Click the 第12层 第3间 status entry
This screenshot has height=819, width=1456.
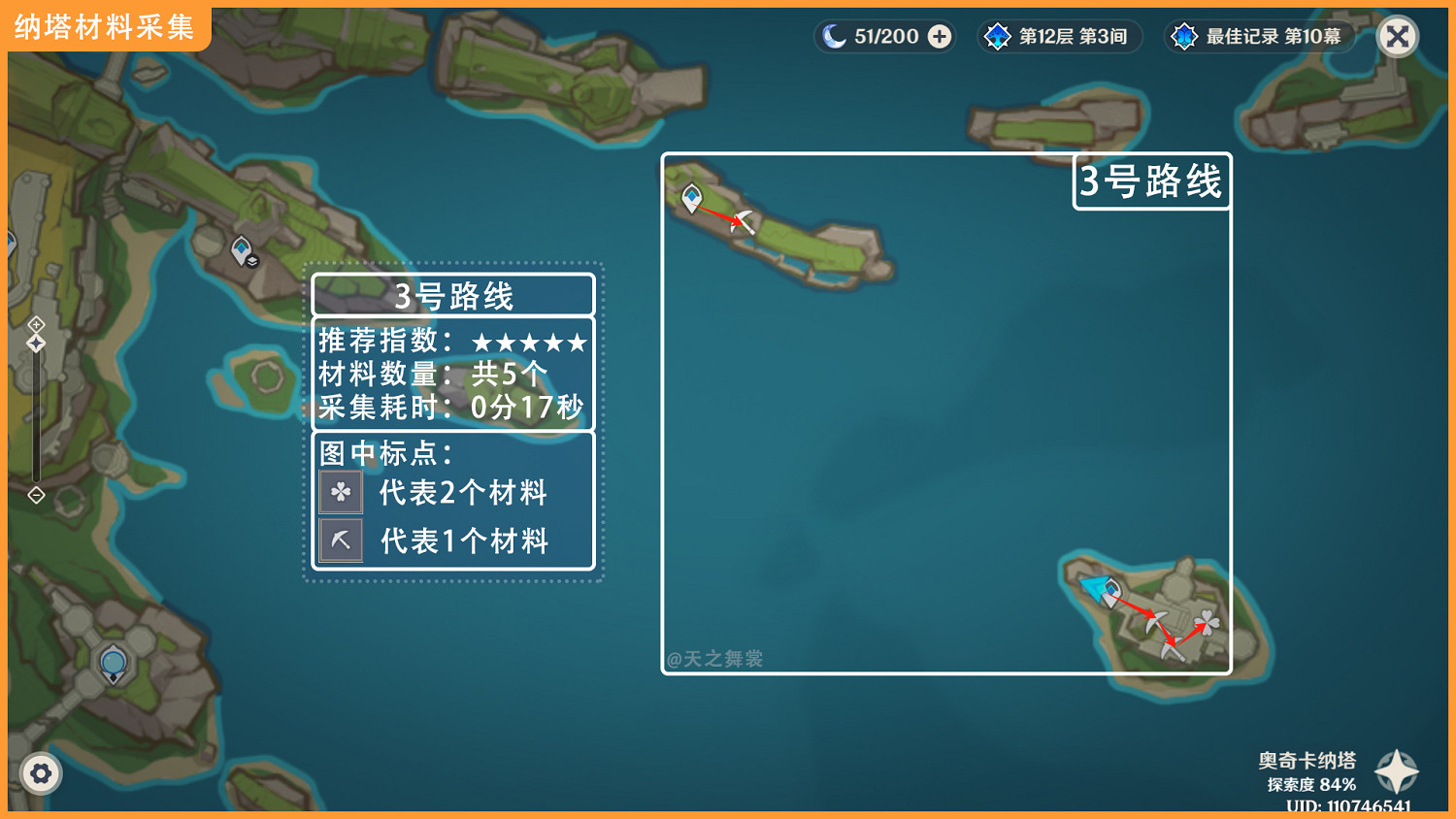(1072, 36)
